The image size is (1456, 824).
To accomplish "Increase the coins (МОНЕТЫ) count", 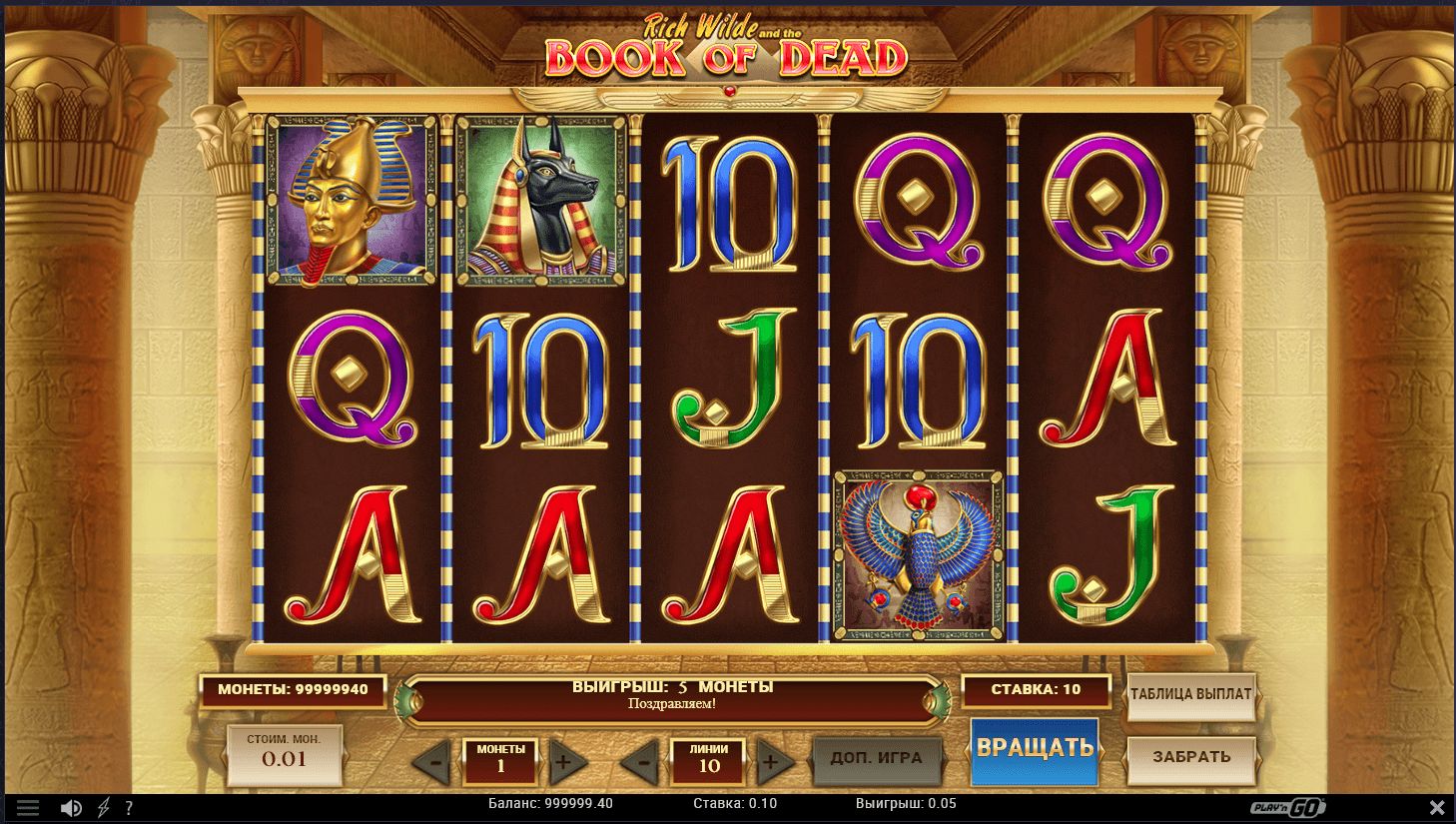I will 564,764.
